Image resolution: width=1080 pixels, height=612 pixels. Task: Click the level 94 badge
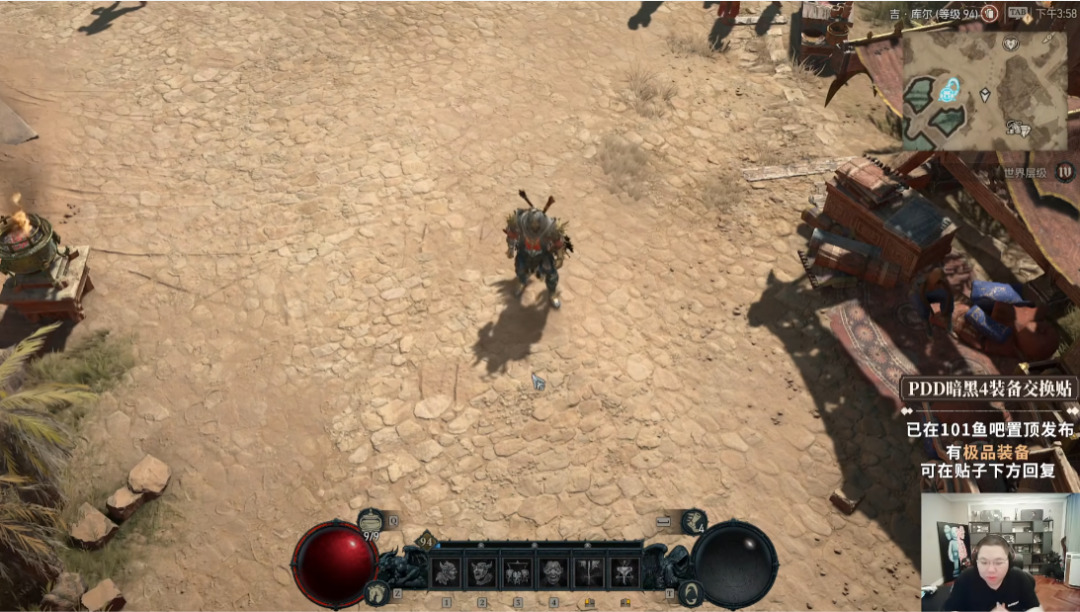click(424, 541)
